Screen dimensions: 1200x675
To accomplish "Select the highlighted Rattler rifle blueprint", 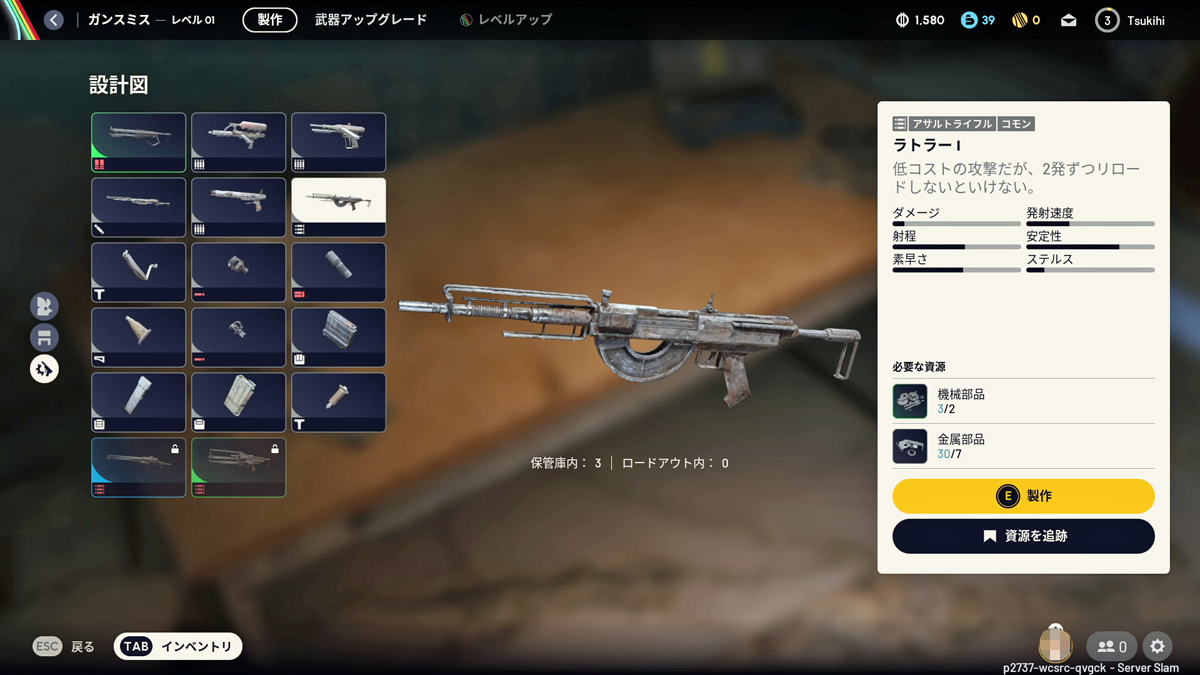I will point(338,207).
